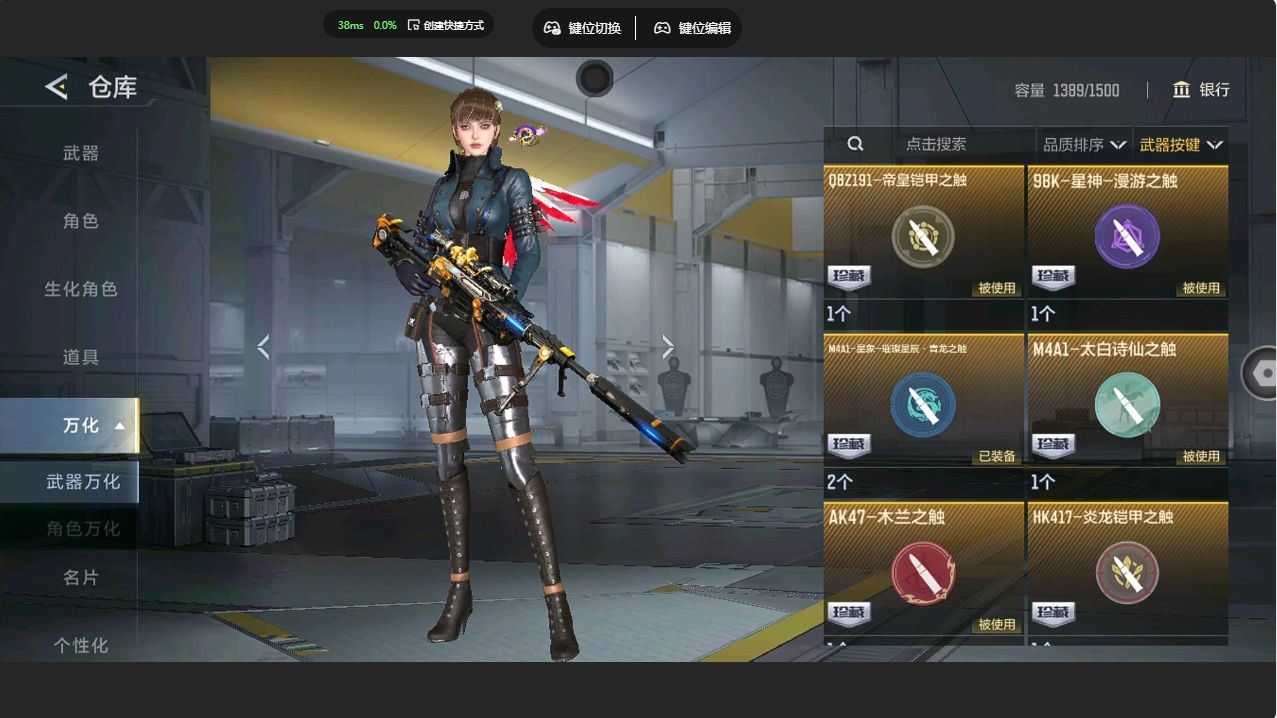Screen dimensions: 1277x718
Task: Open the 品质排序 sort dropdown
Action: click(1084, 145)
